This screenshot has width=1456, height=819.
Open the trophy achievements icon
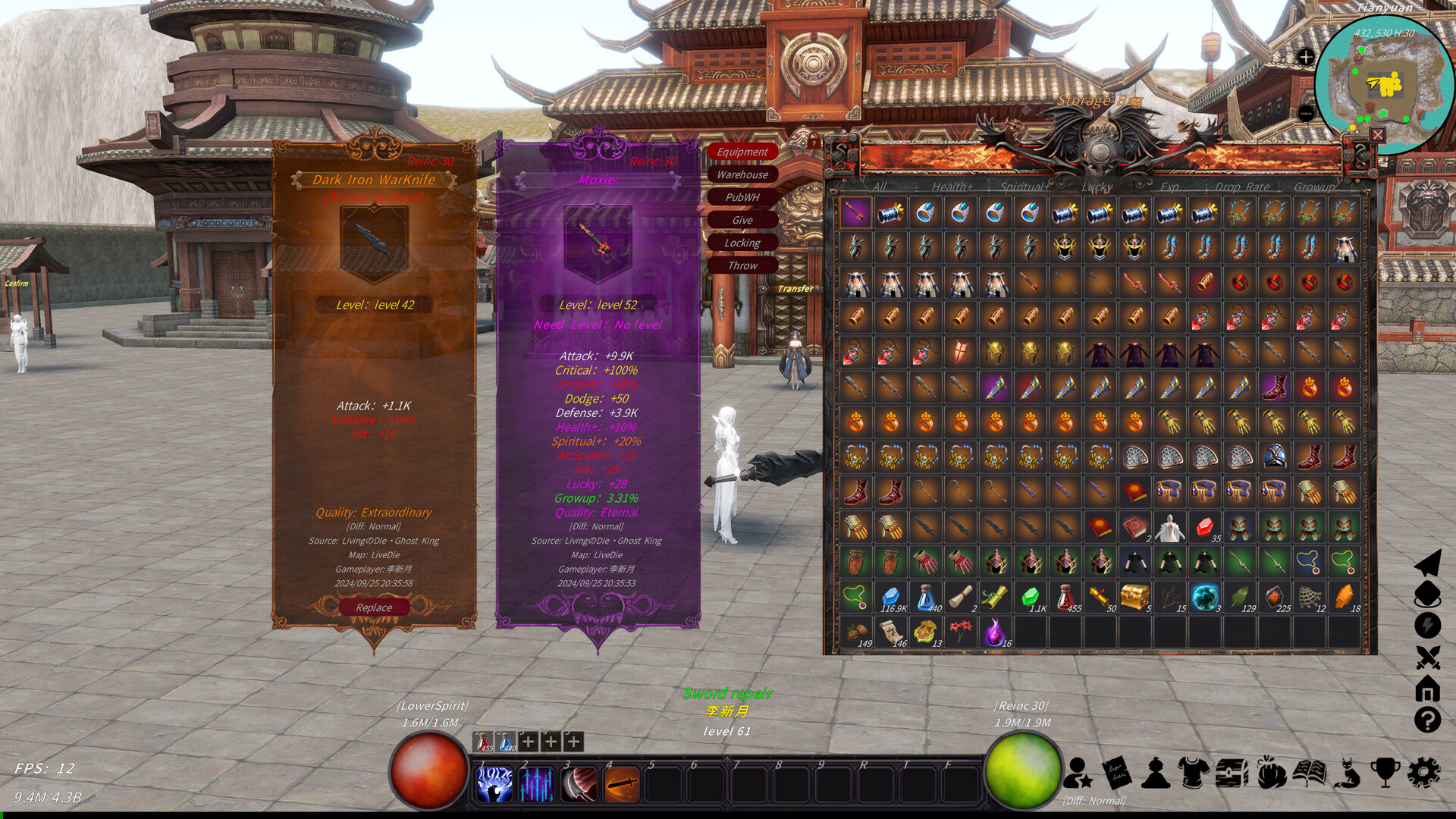tap(1385, 773)
